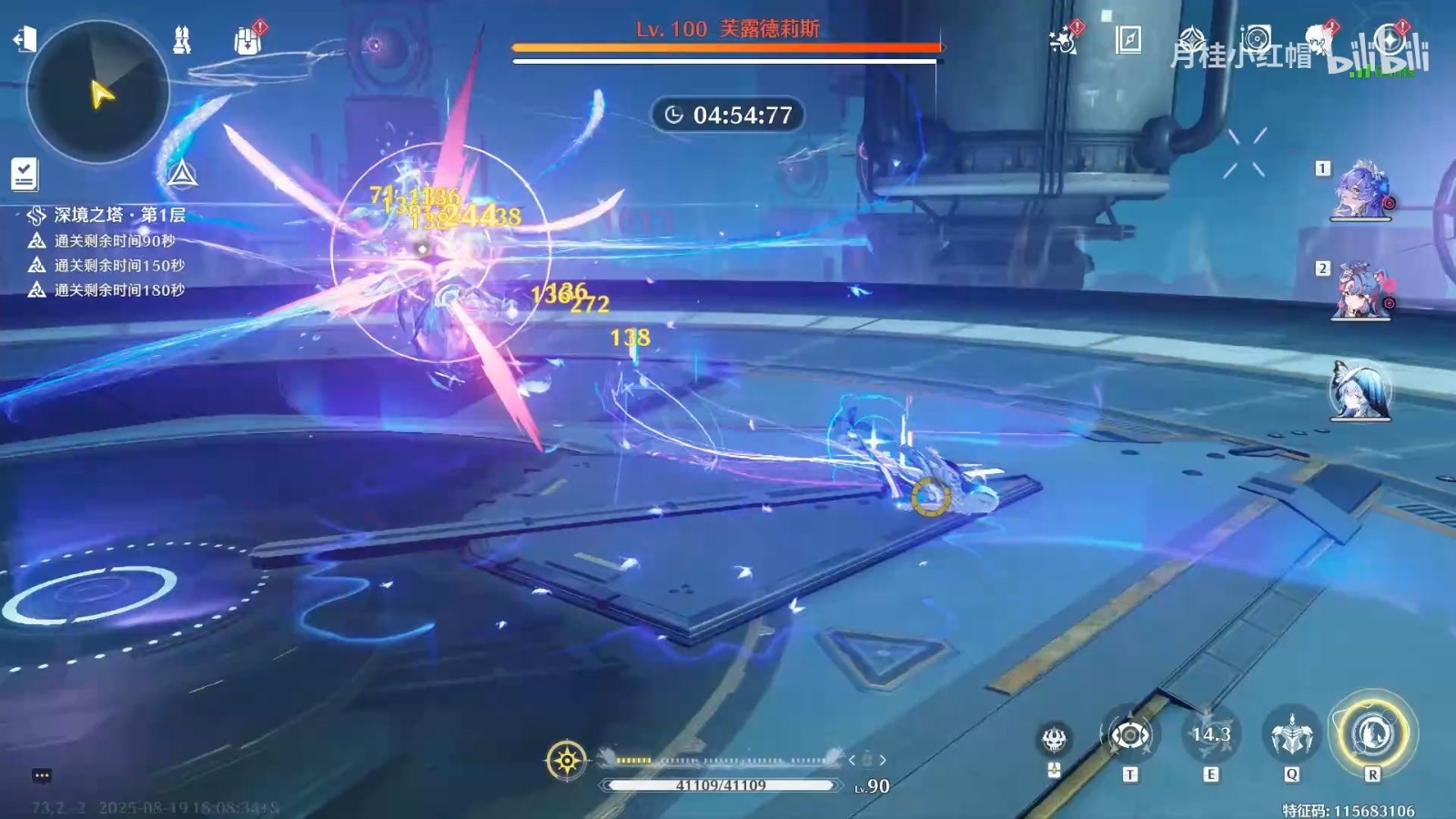
Task: Select the active third character portrait
Action: coord(1360,391)
